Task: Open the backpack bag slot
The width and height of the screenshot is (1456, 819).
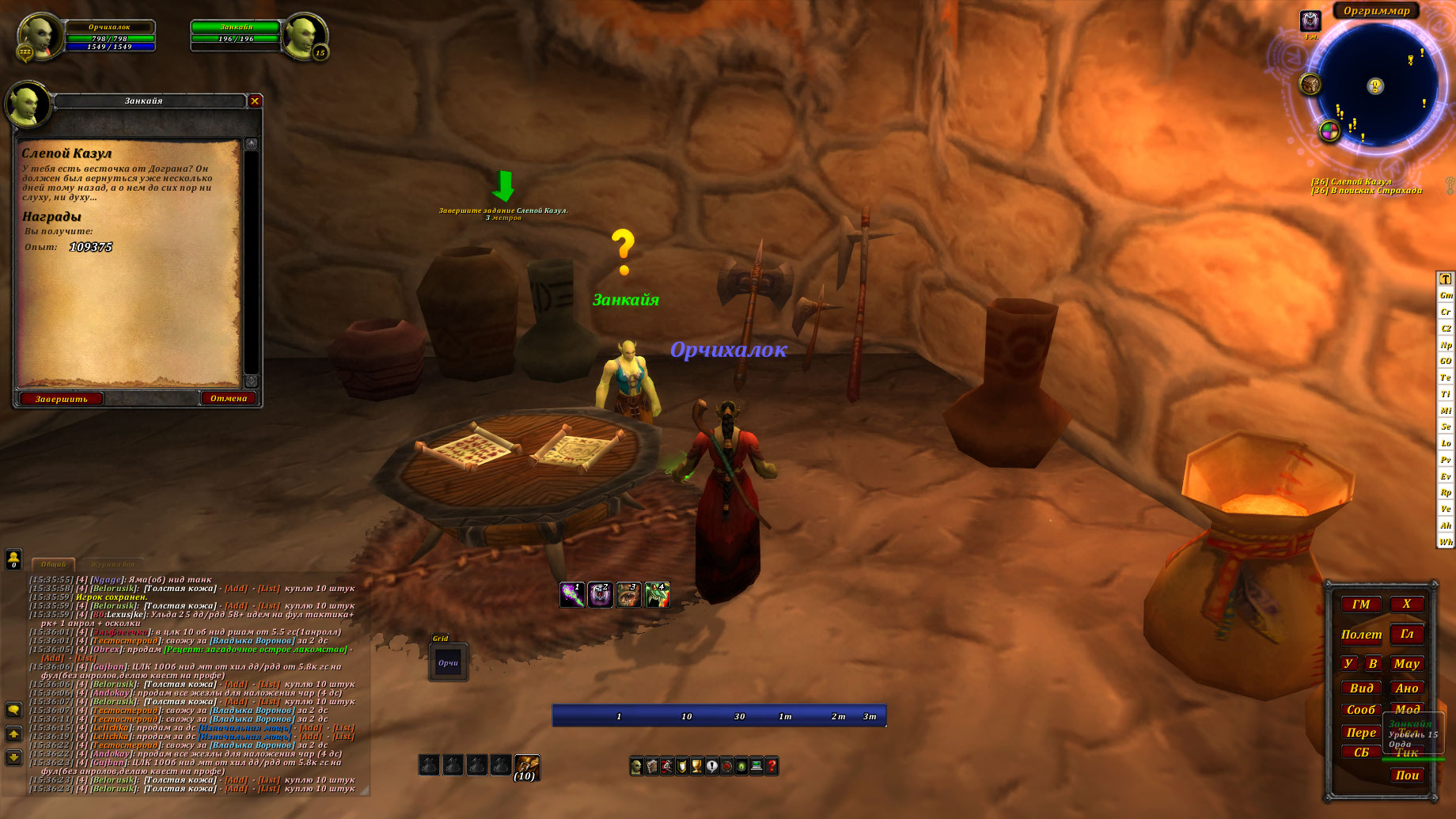Action: 526,765
